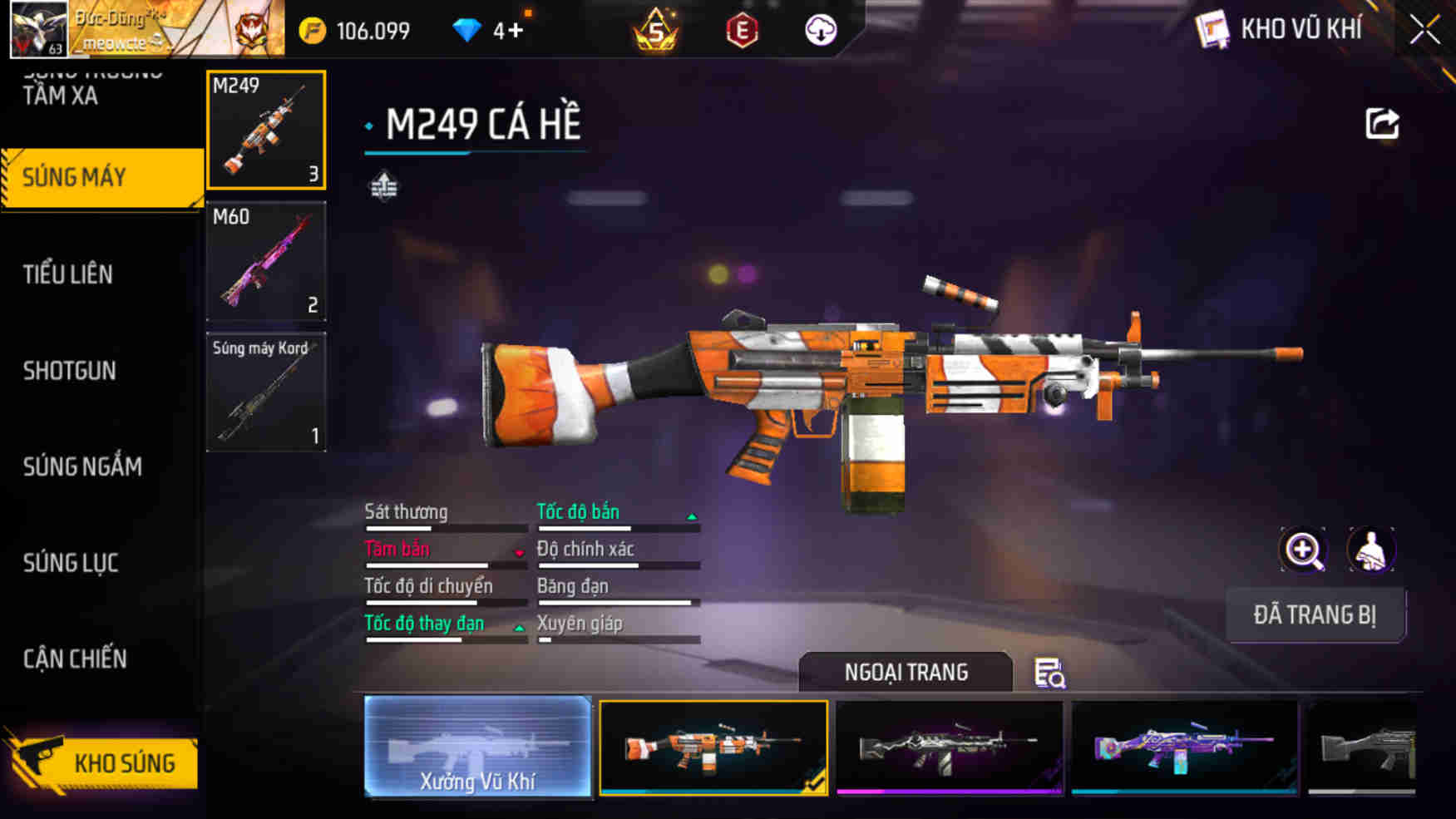The width and height of the screenshot is (1456, 819).
Task: Open Xưởng Vũ Khí
Action: click(478, 748)
